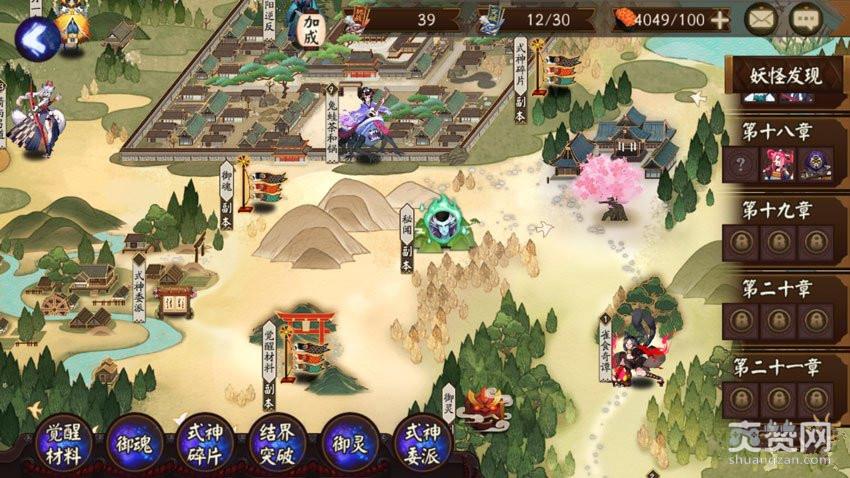Open the 妖怪发现 panel header
The height and width of the screenshot is (478, 850).
[x=786, y=75]
